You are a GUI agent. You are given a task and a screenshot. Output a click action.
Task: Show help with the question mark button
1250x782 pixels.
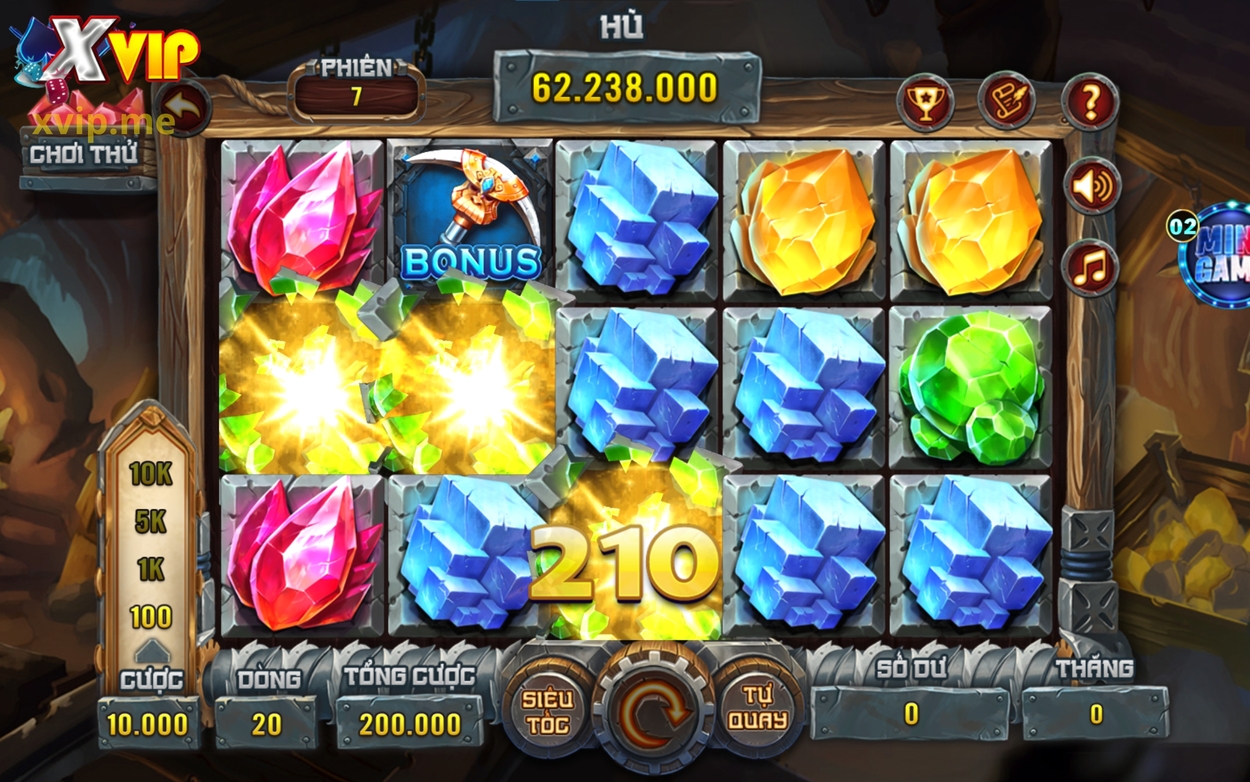click(1089, 101)
